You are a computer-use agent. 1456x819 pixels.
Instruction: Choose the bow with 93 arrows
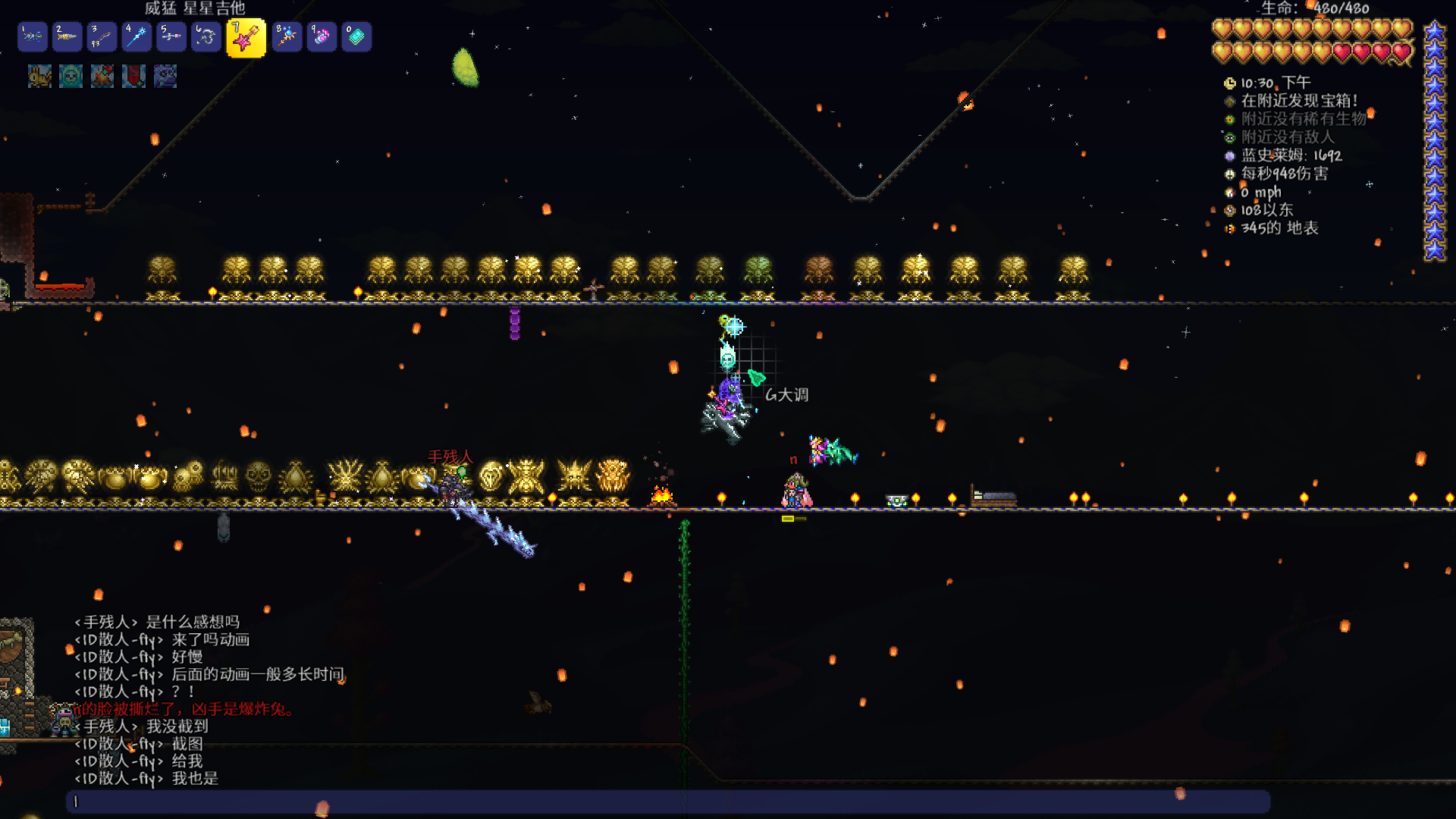(102, 36)
